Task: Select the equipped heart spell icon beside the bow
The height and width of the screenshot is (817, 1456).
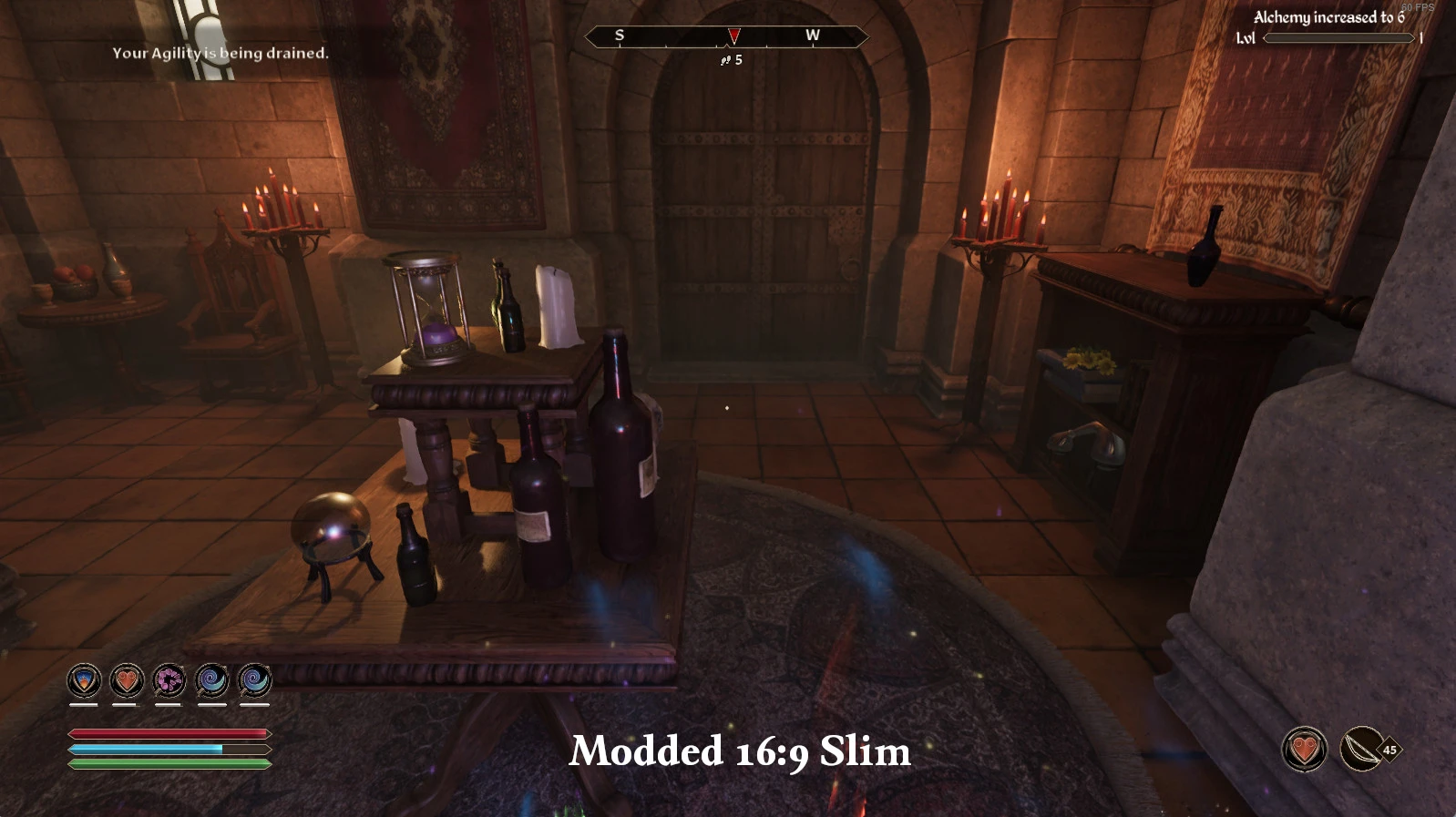Action: tap(1305, 750)
